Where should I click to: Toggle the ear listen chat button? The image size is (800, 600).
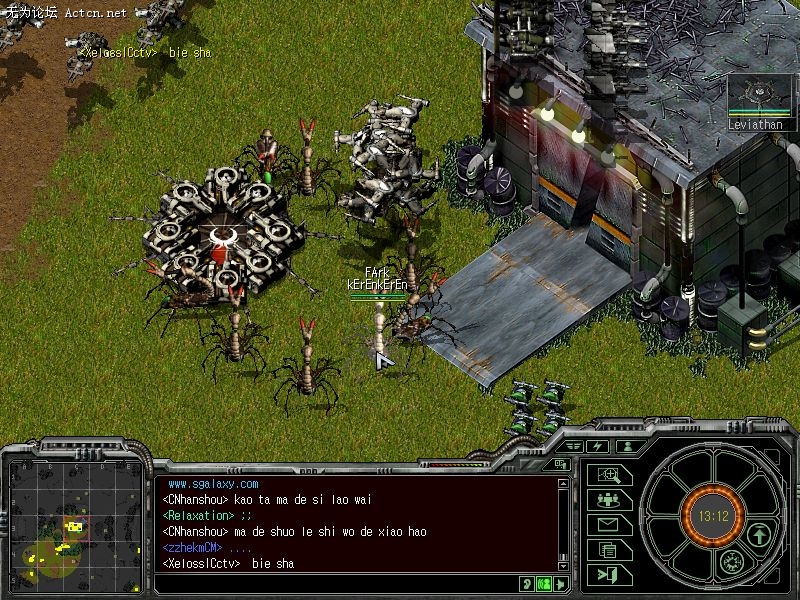coord(527,583)
